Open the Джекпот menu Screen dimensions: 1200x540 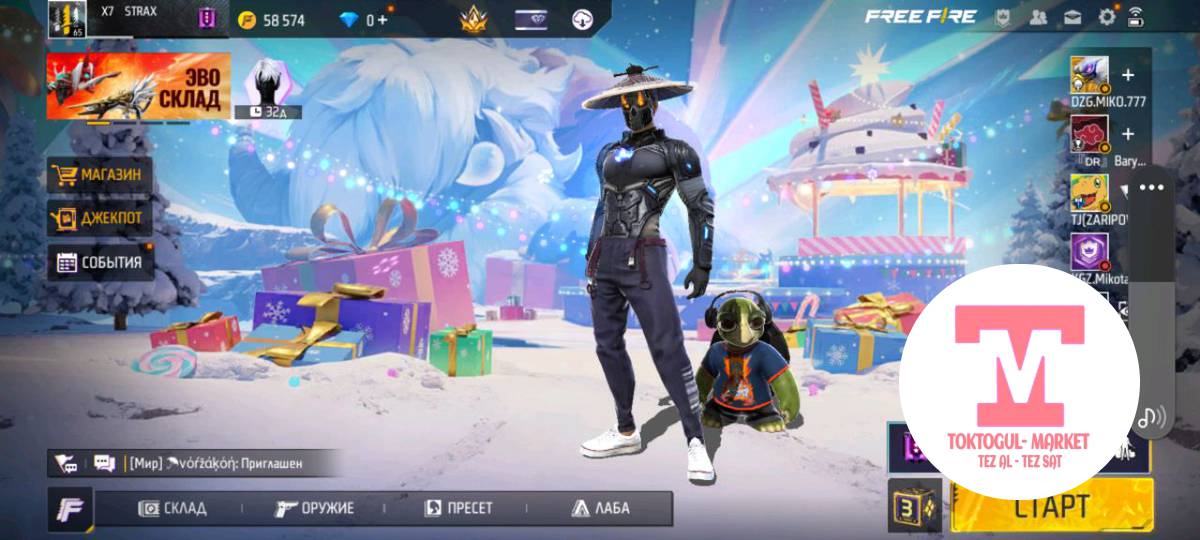99,218
